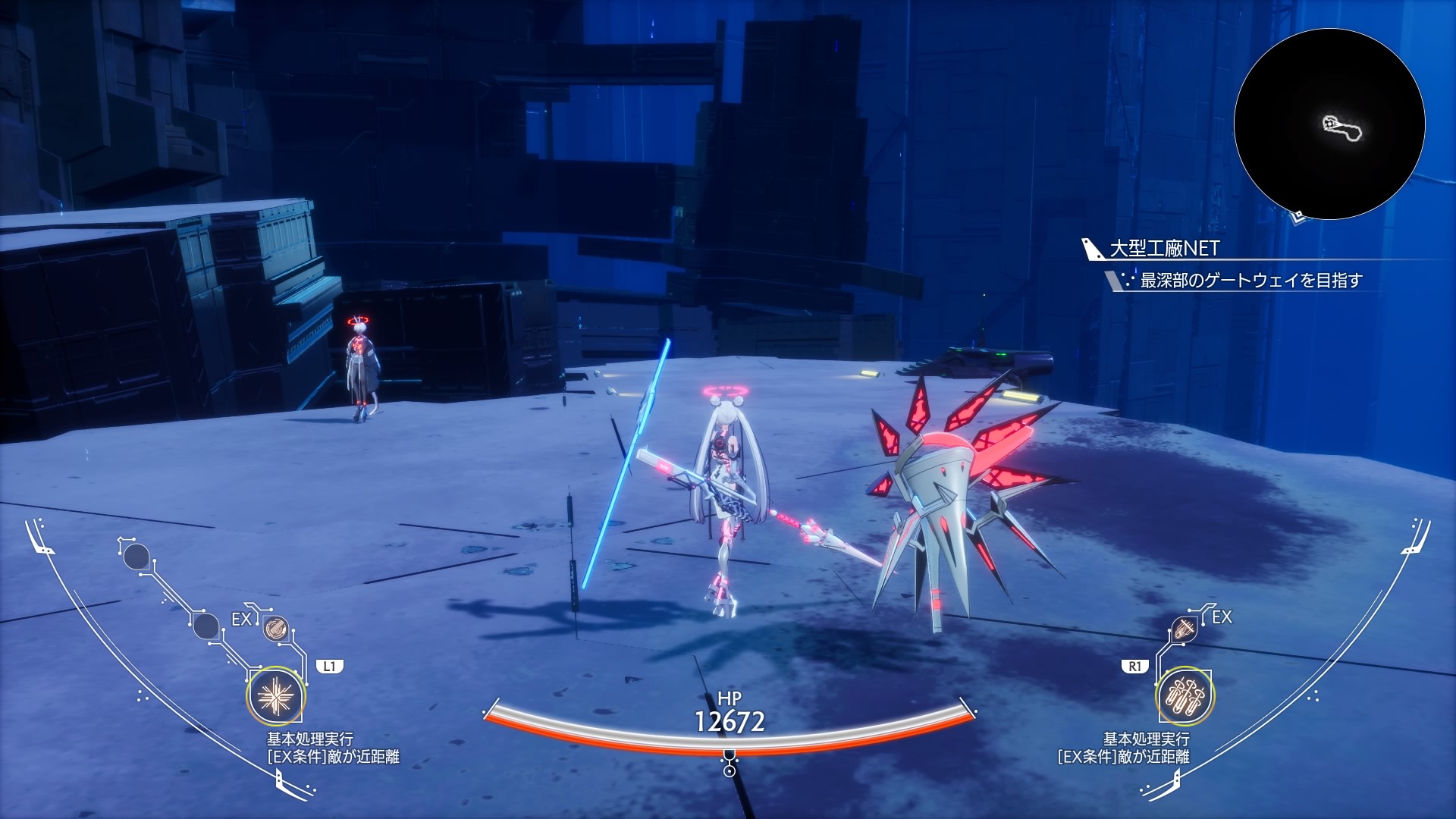Select the 大型工廠NET quest title
1456x819 pixels.
pyautogui.click(x=1164, y=249)
